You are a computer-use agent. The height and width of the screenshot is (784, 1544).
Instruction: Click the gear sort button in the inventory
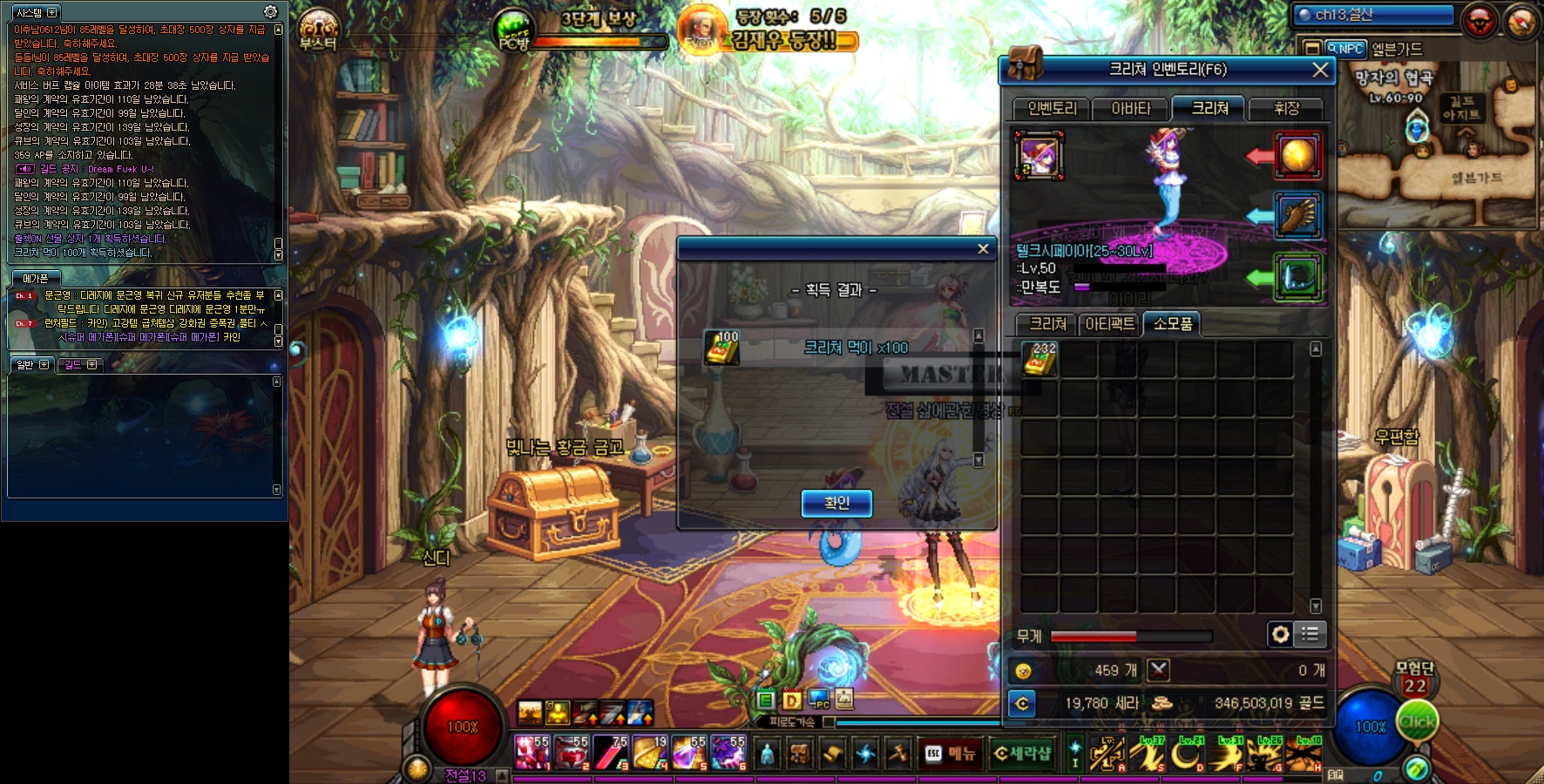point(1280,634)
